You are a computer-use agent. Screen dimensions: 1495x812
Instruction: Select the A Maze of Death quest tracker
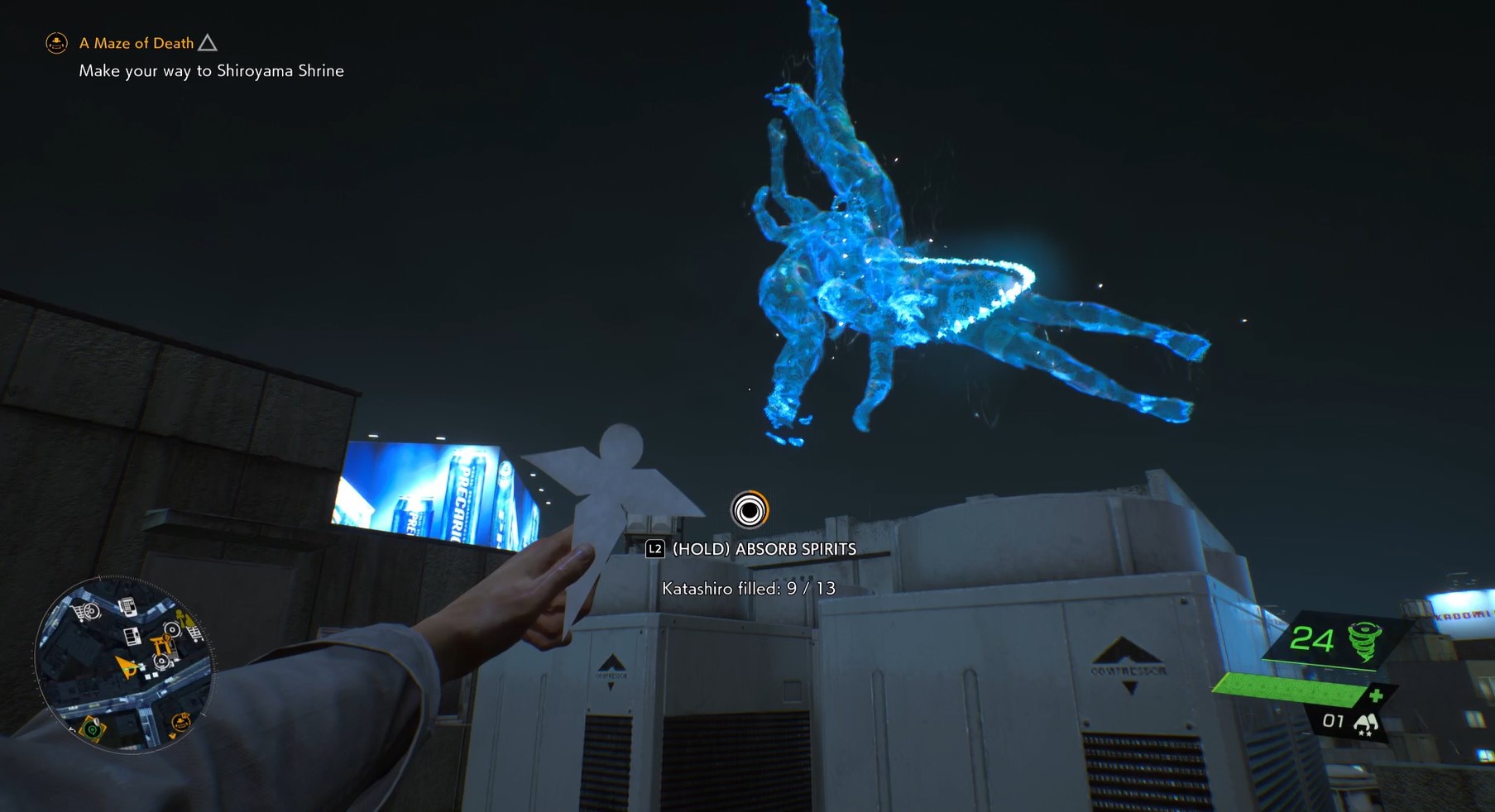click(x=137, y=43)
